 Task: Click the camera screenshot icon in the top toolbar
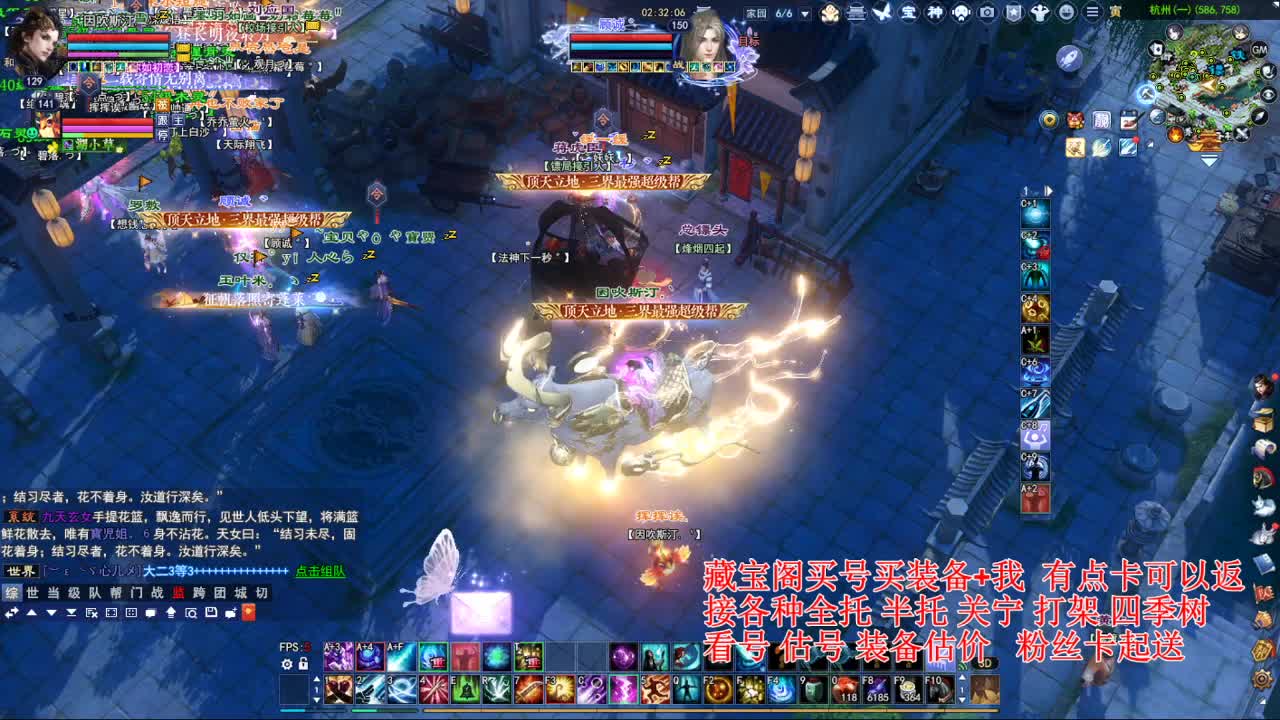click(x=987, y=14)
